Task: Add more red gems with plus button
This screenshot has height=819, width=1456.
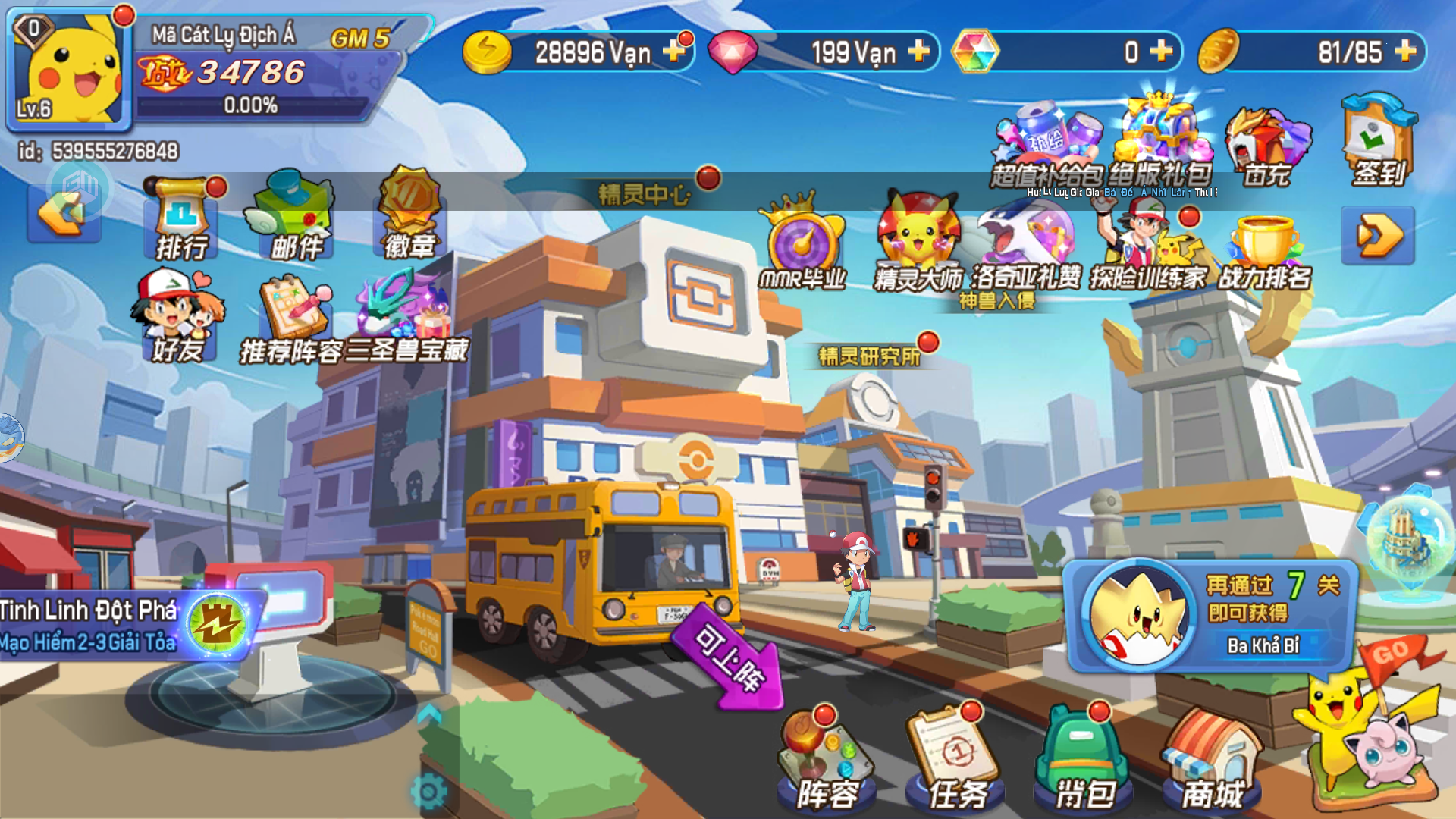Action: [918, 52]
